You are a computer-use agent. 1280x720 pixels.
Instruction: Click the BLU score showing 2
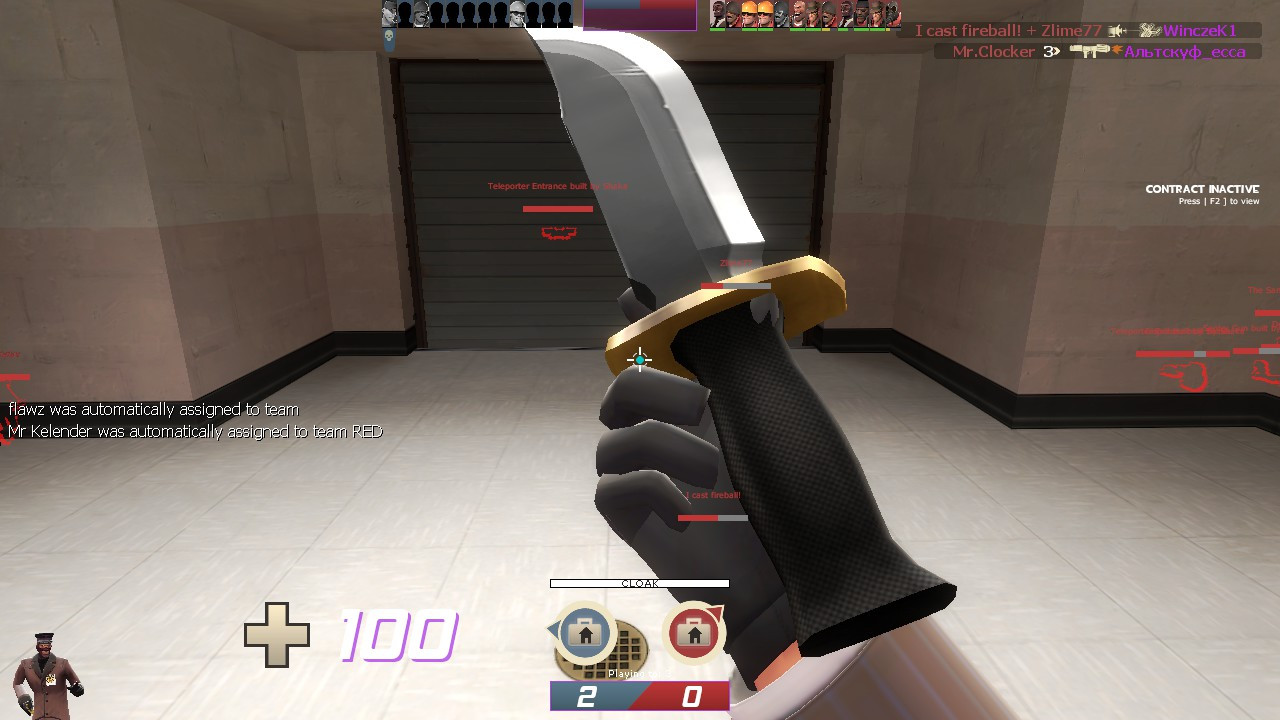pos(588,696)
